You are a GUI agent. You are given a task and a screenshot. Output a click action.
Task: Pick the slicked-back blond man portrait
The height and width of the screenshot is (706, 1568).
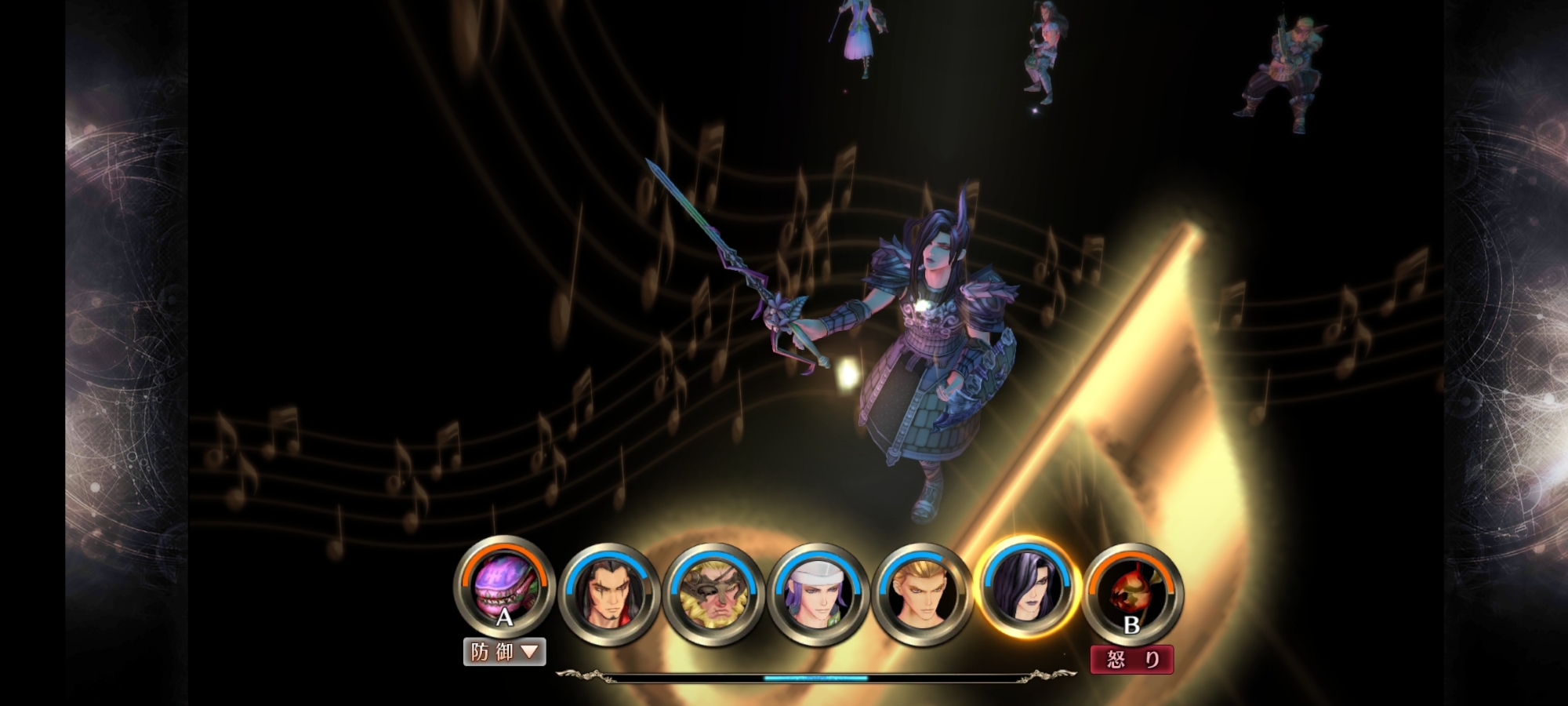tap(921, 594)
